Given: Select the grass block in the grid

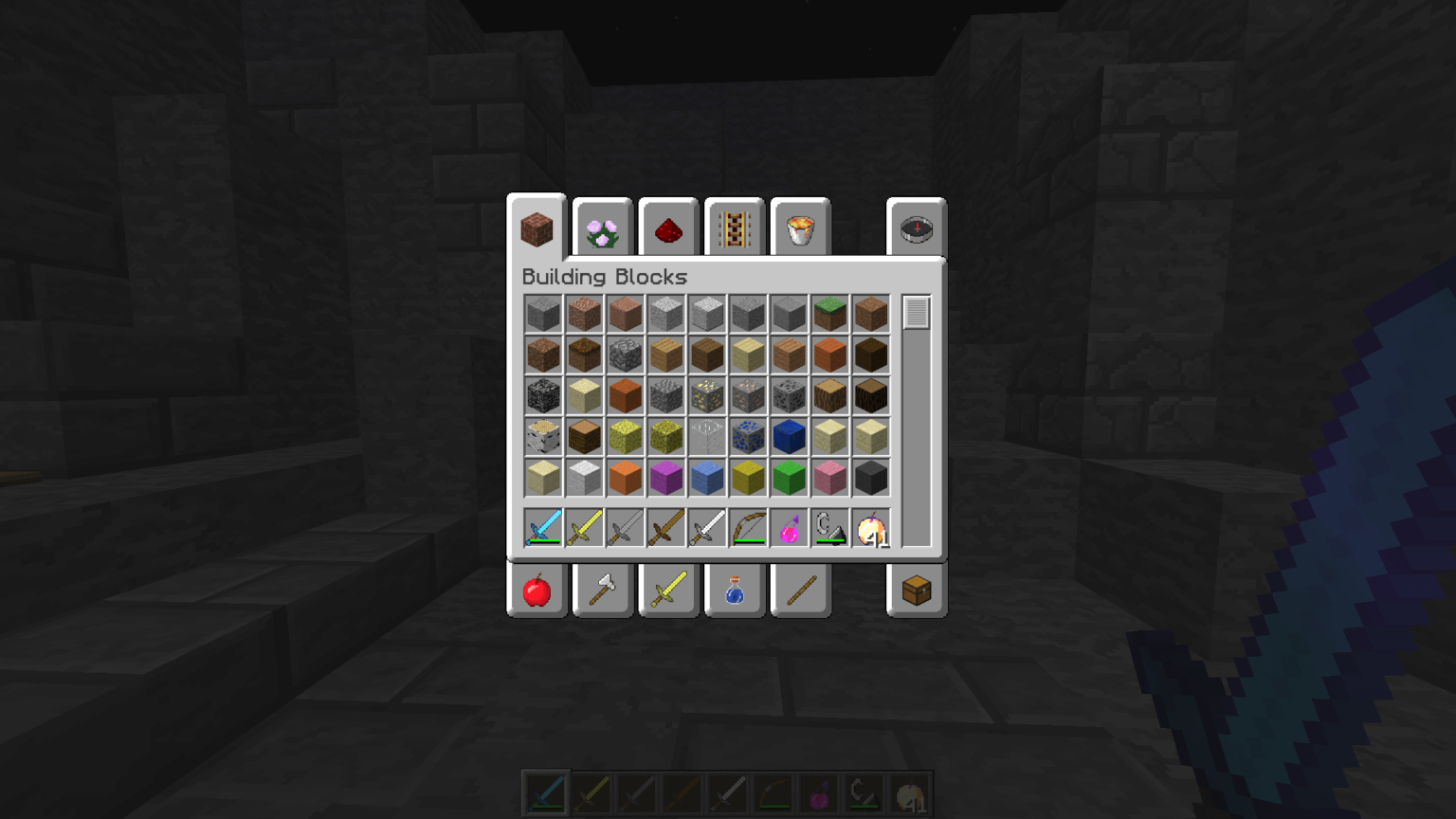Looking at the screenshot, I should point(830,313).
